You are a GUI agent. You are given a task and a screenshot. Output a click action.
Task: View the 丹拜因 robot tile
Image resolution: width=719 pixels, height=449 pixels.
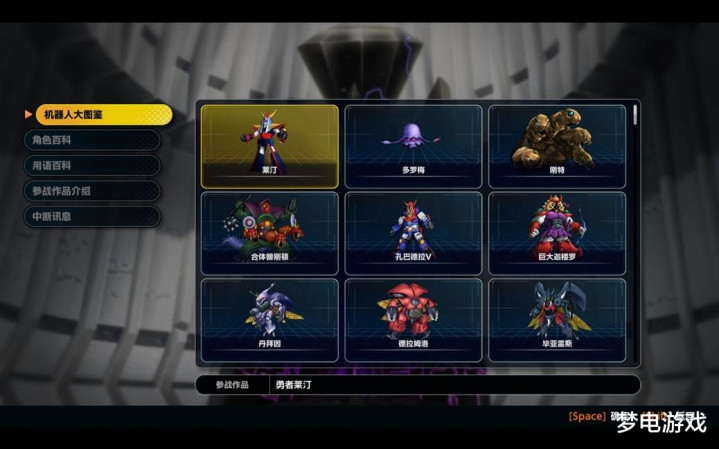pyautogui.click(x=270, y=319)
